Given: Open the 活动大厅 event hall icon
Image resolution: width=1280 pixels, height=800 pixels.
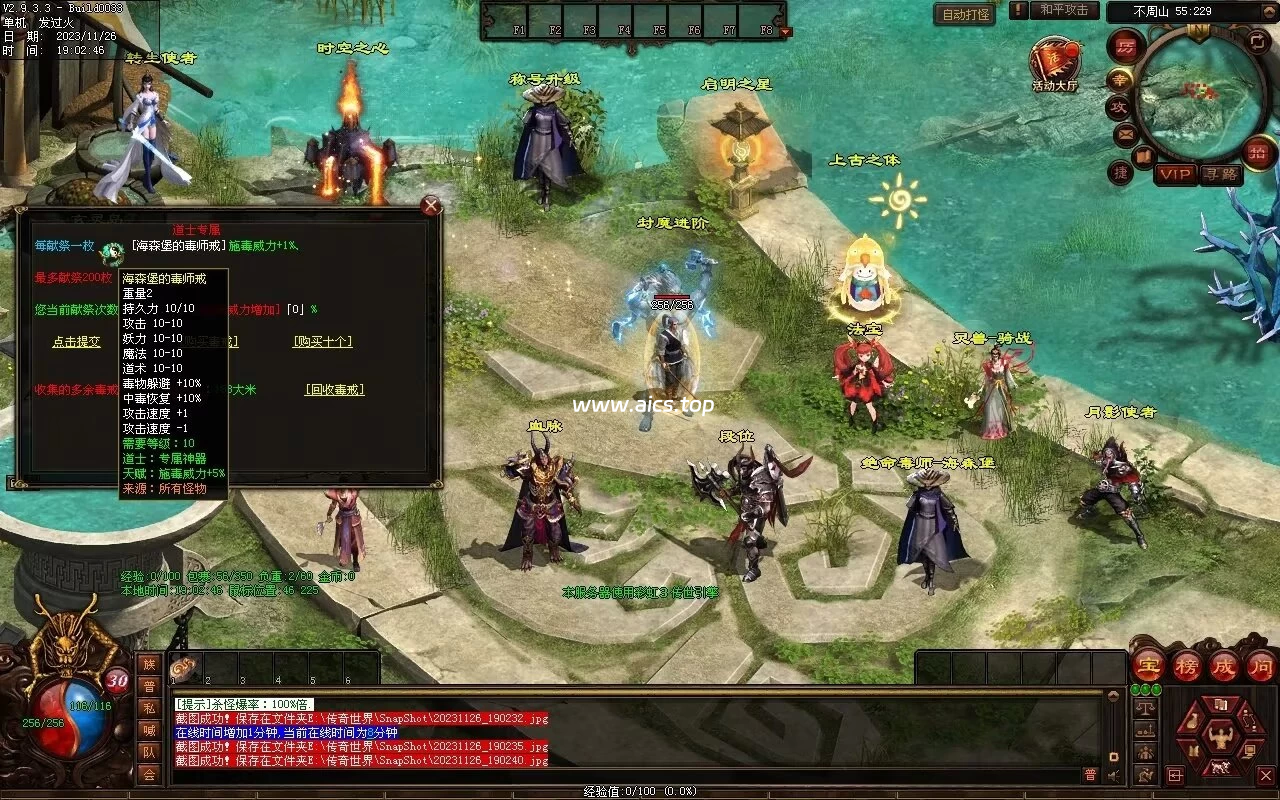Looking at the screenshot, I should pos(1055,64).
